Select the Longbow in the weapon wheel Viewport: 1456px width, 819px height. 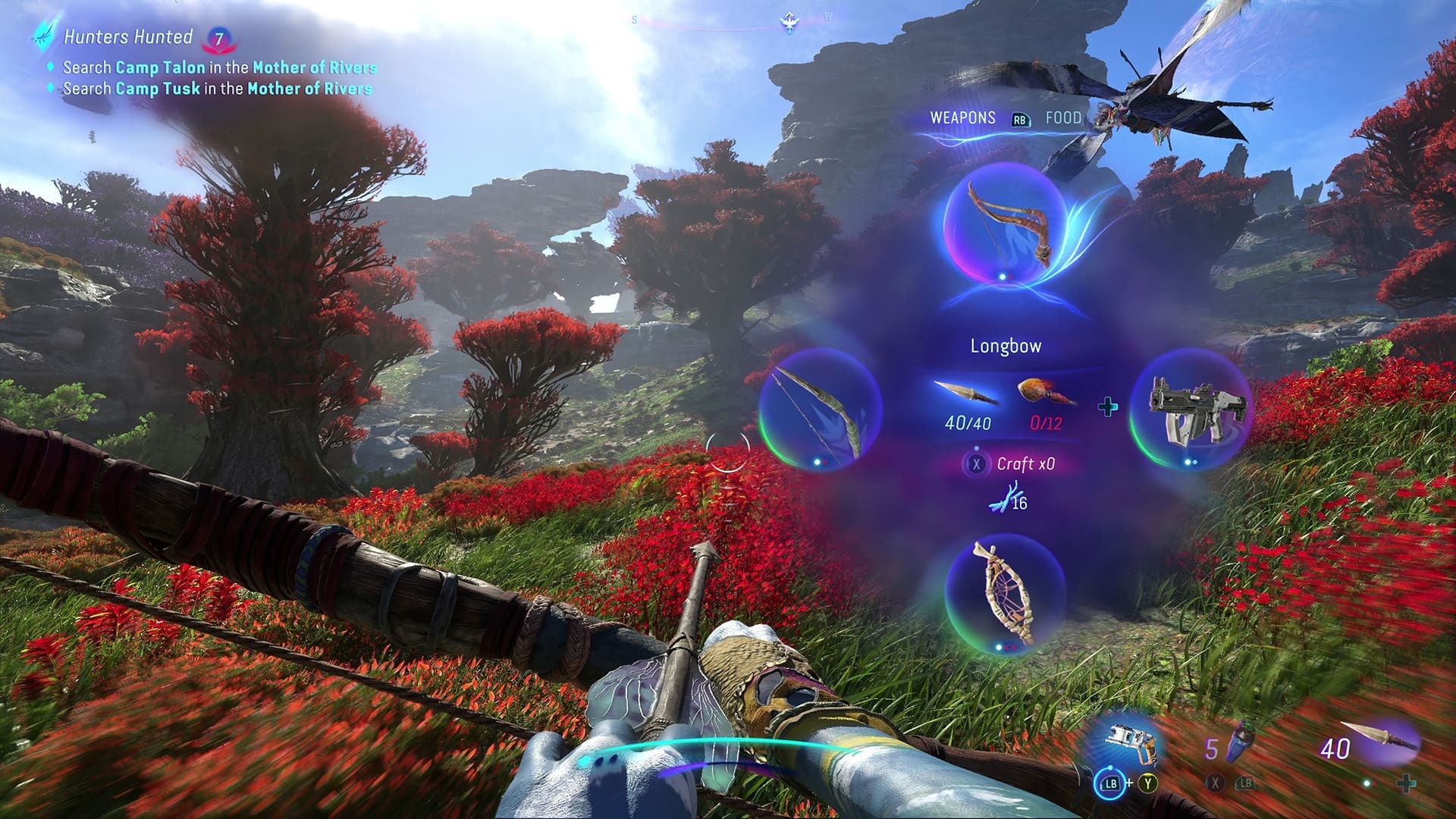1004,224
